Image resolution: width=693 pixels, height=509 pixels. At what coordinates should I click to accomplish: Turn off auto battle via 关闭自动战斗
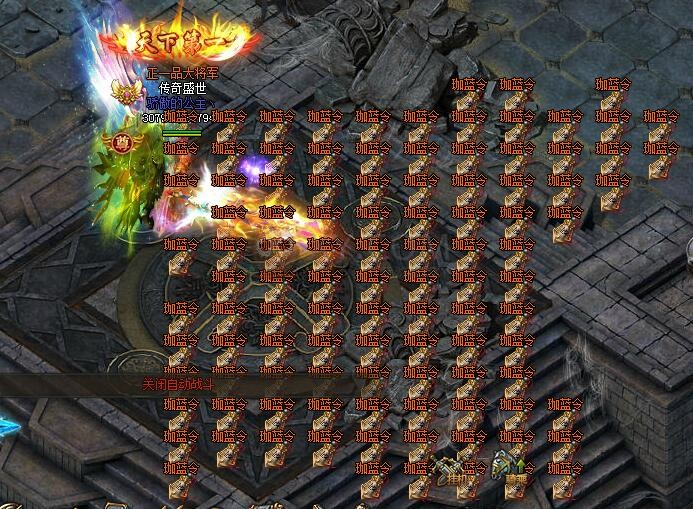pos(178,383)
